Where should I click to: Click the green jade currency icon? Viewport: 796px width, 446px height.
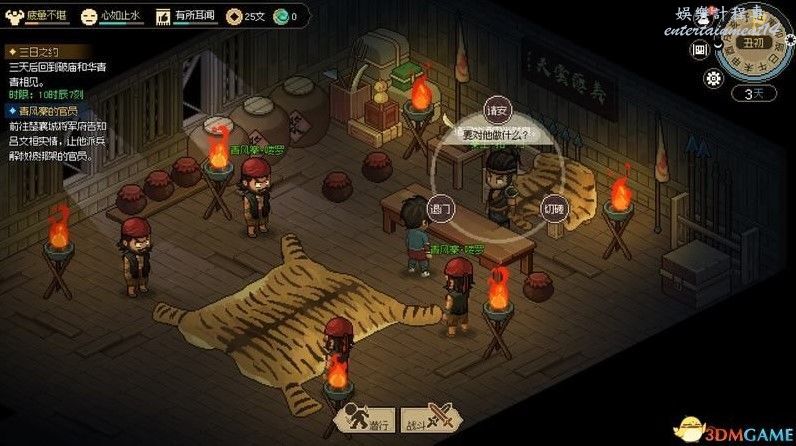coord(280,16)
